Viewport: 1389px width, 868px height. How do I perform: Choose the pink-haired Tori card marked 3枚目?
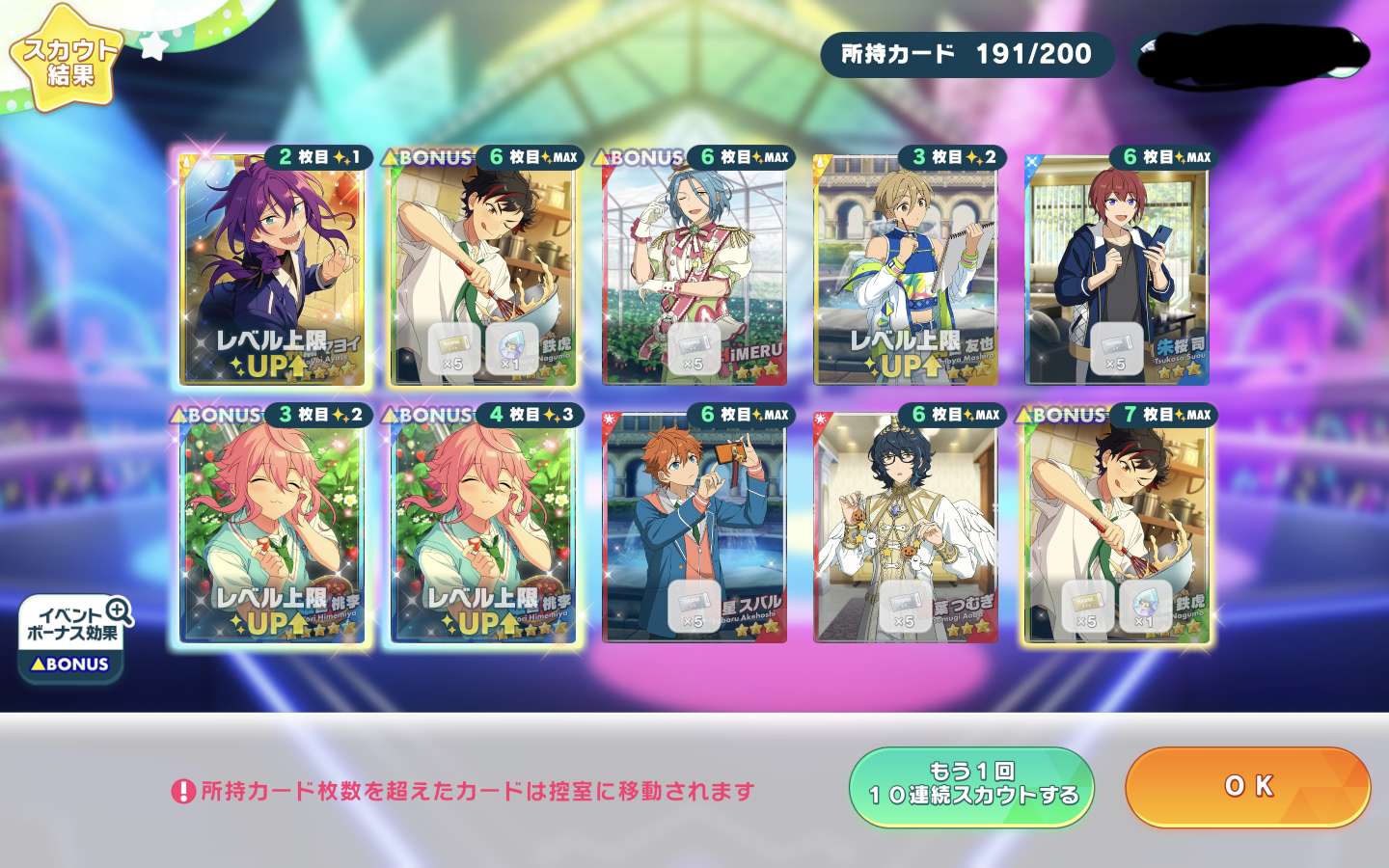(x=272, y=528)
